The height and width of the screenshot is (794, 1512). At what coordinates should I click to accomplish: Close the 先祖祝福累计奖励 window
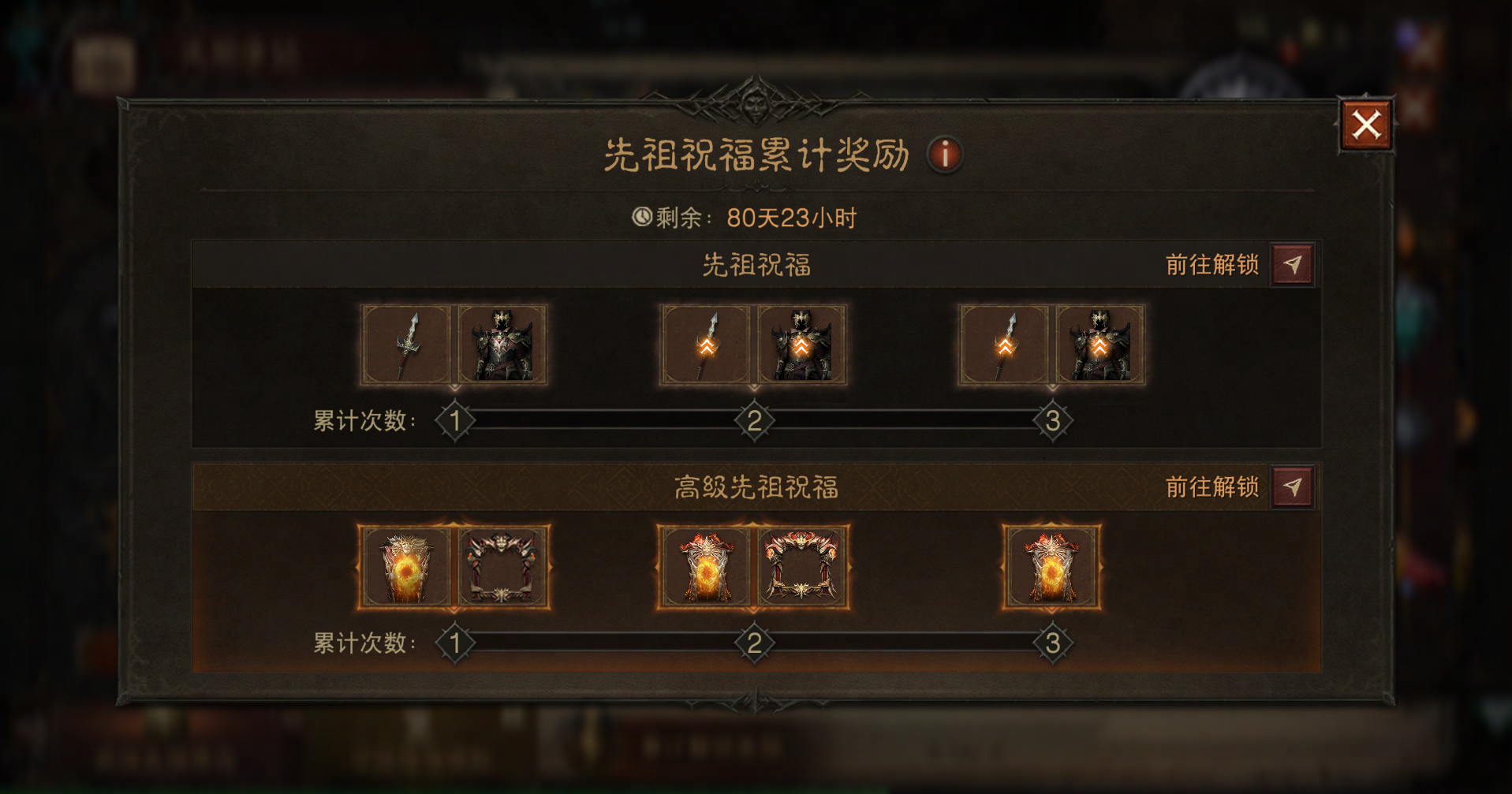[1366, 125]
